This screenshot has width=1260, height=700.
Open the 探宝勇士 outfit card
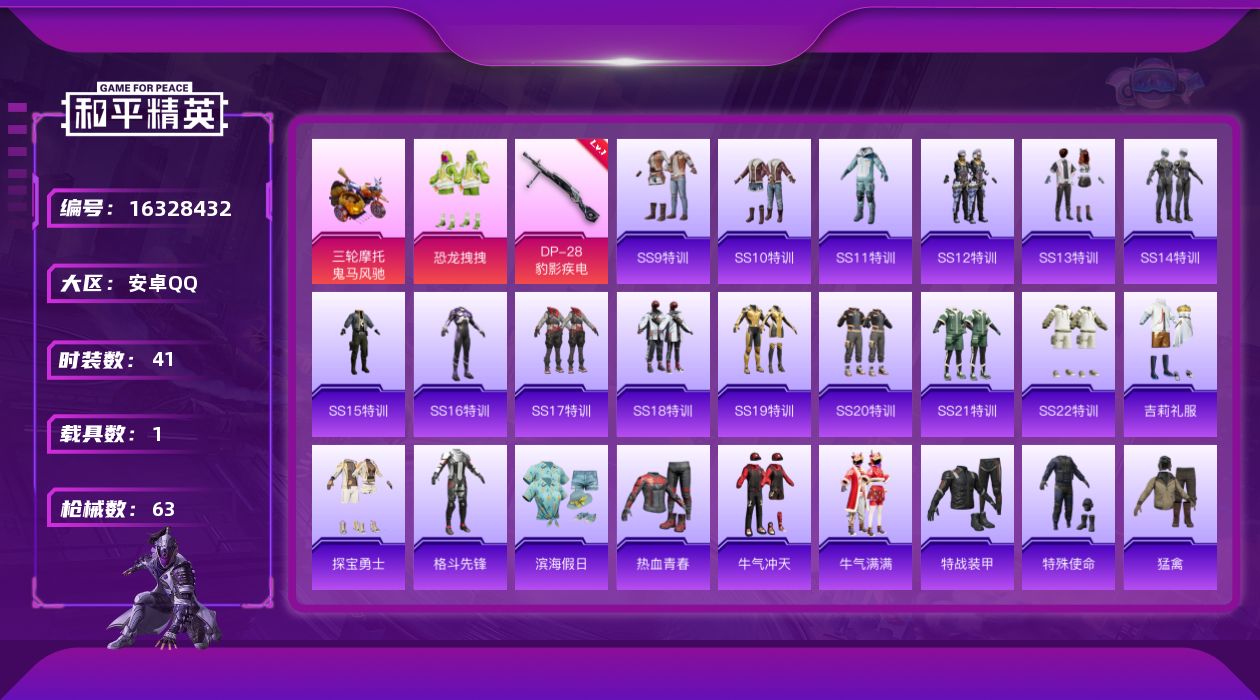point(358,517)
